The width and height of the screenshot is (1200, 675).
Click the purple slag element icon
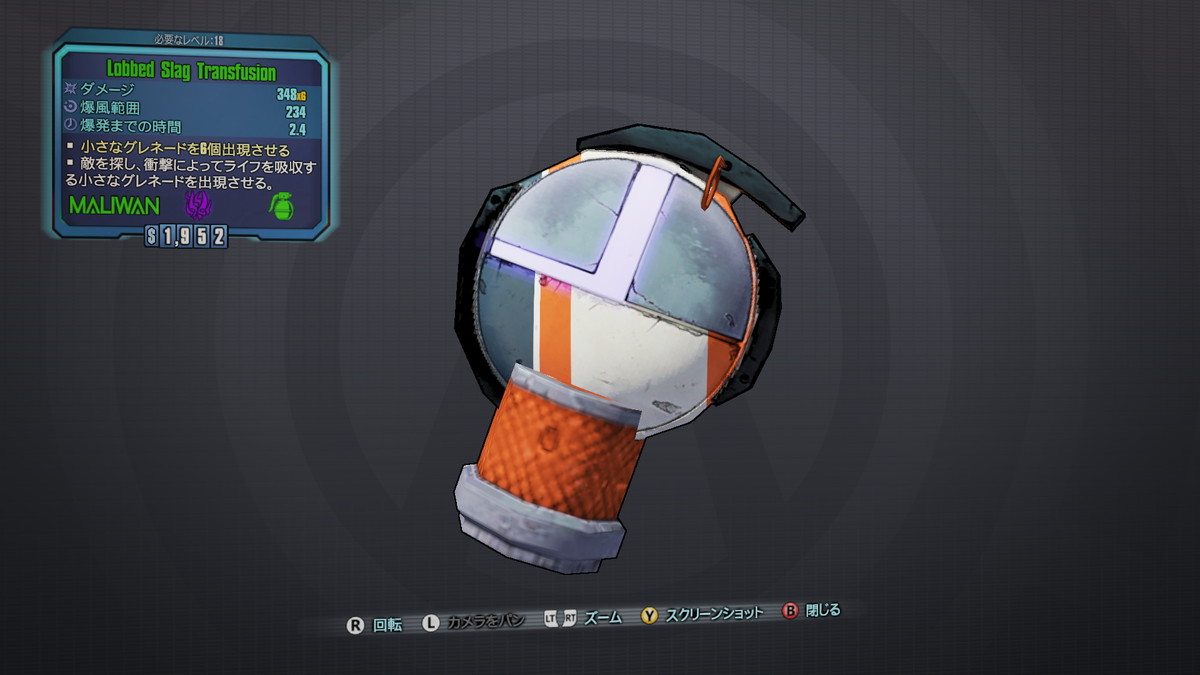click(x=198, y=207)
